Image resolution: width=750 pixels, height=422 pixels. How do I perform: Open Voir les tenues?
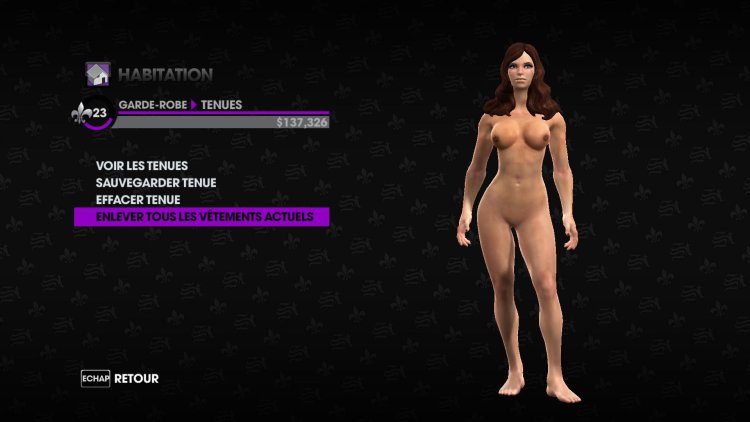142,165
